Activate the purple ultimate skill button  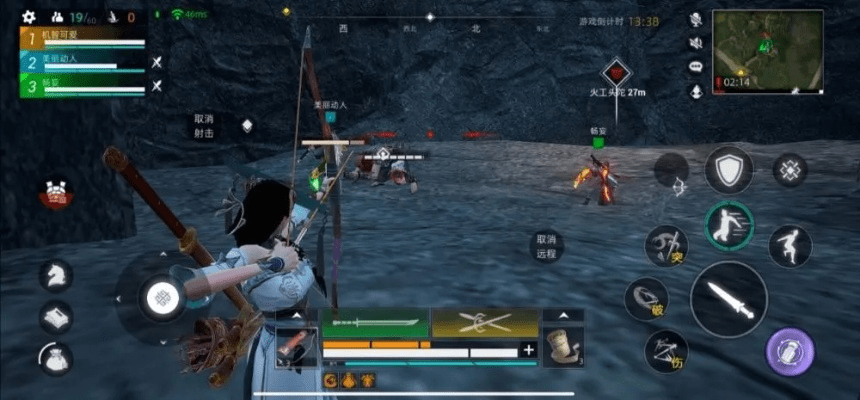point(790,352)
